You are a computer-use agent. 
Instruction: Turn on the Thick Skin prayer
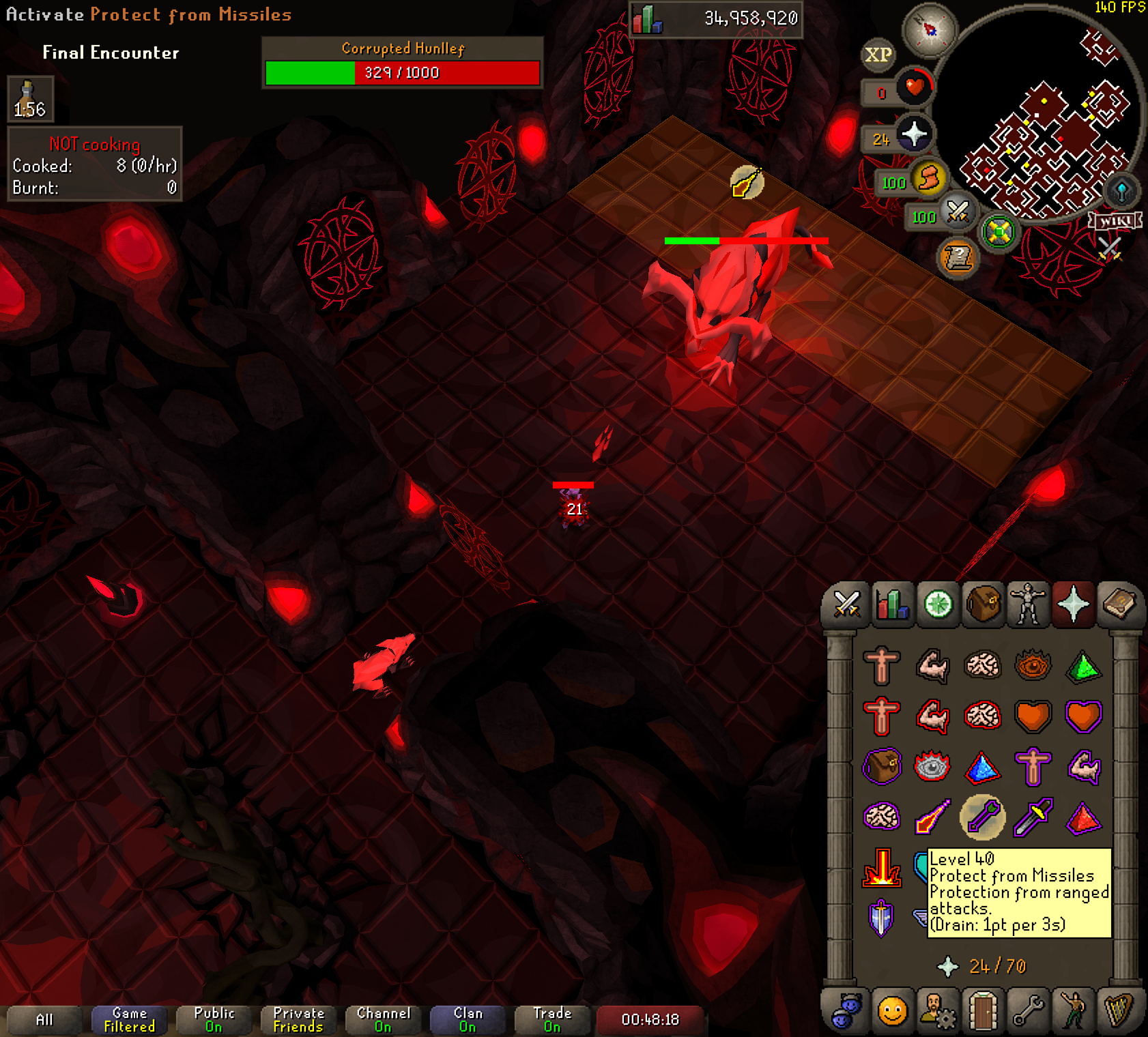pos(881,665)
